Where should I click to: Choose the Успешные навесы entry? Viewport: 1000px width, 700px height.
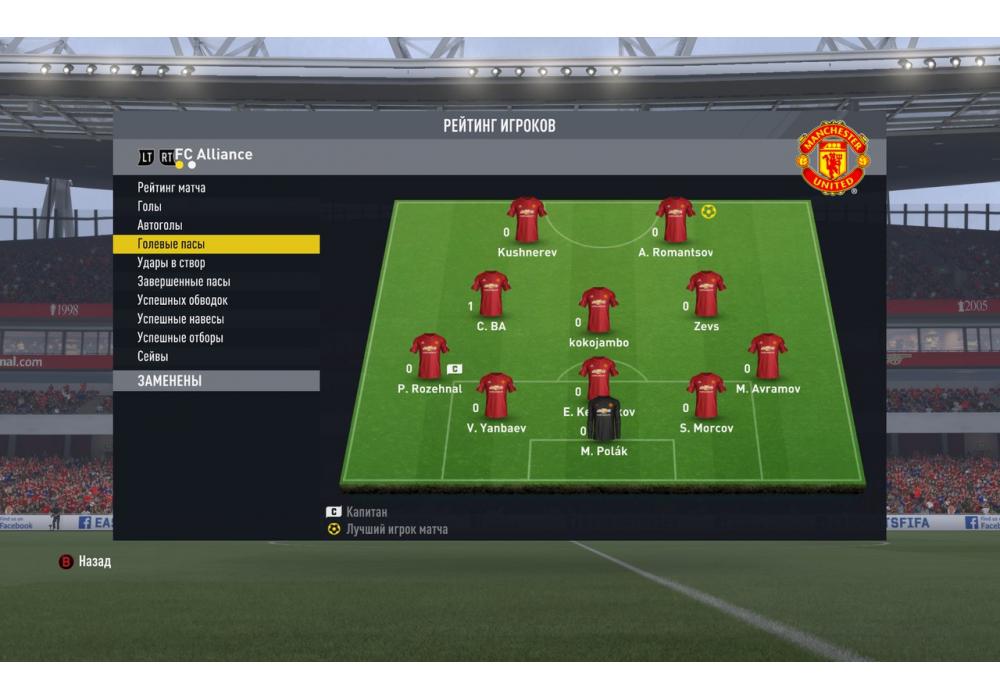point(180,319)
